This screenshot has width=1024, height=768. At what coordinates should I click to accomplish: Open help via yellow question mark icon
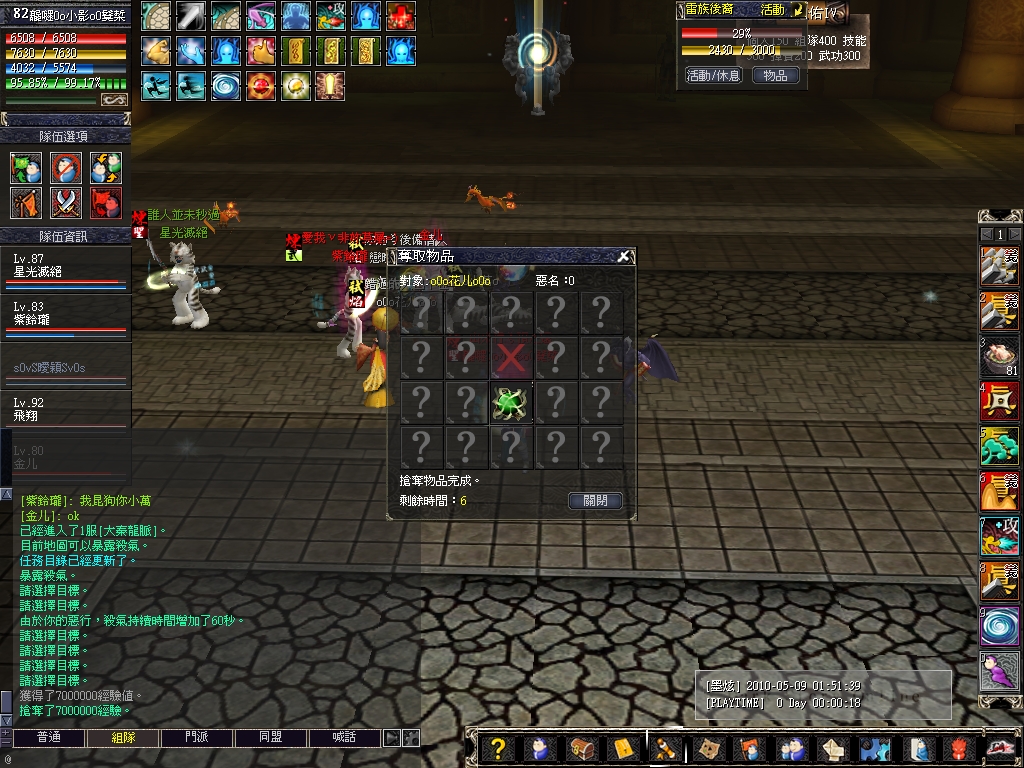click(x=498, y=749)
